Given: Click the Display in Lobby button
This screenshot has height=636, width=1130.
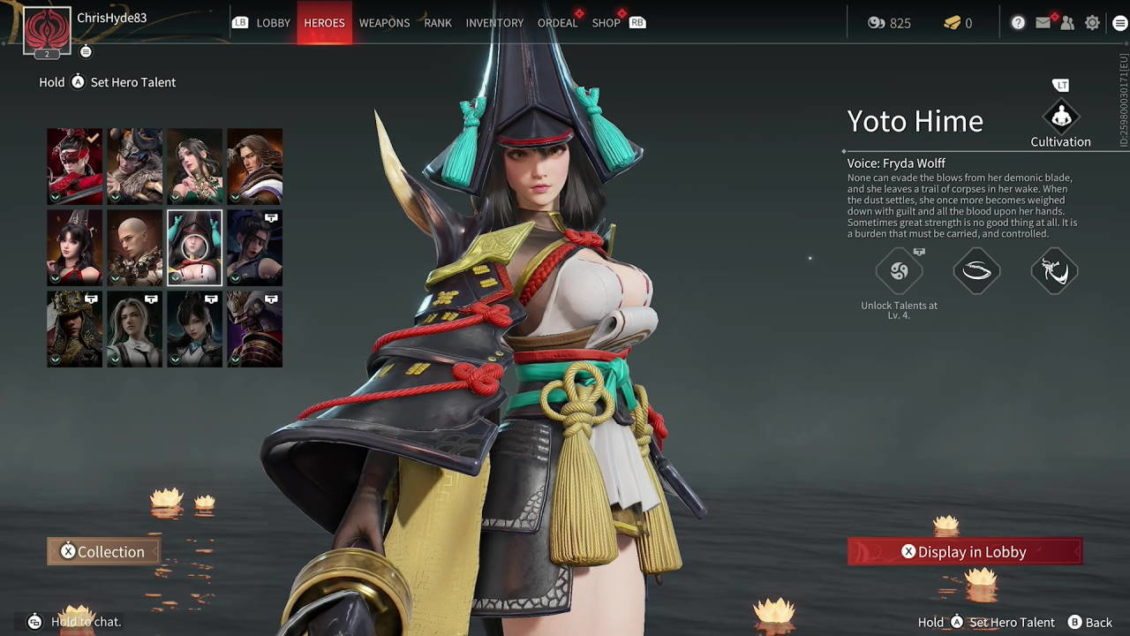Looking at the screenshot, I should click(965, 551).
